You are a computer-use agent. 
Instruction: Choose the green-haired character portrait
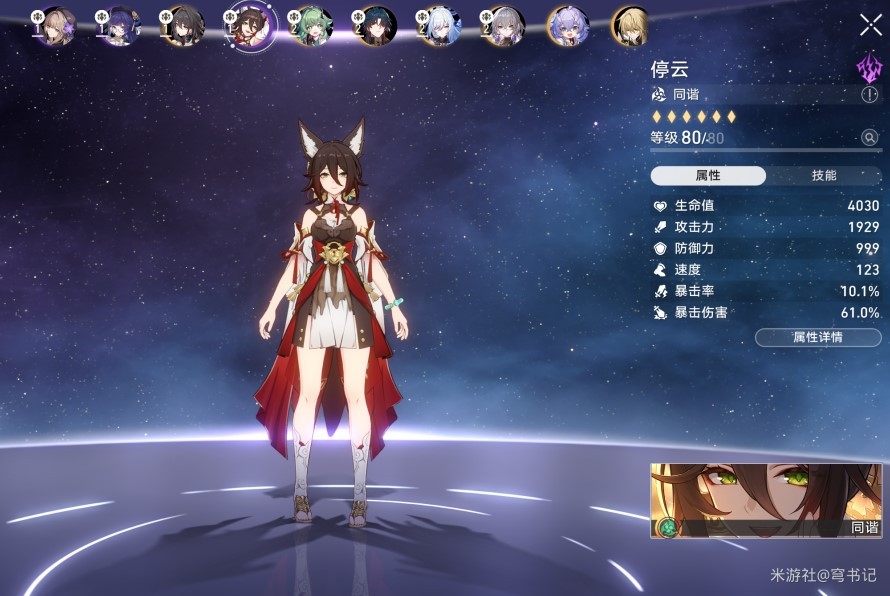tap(311, 26)
